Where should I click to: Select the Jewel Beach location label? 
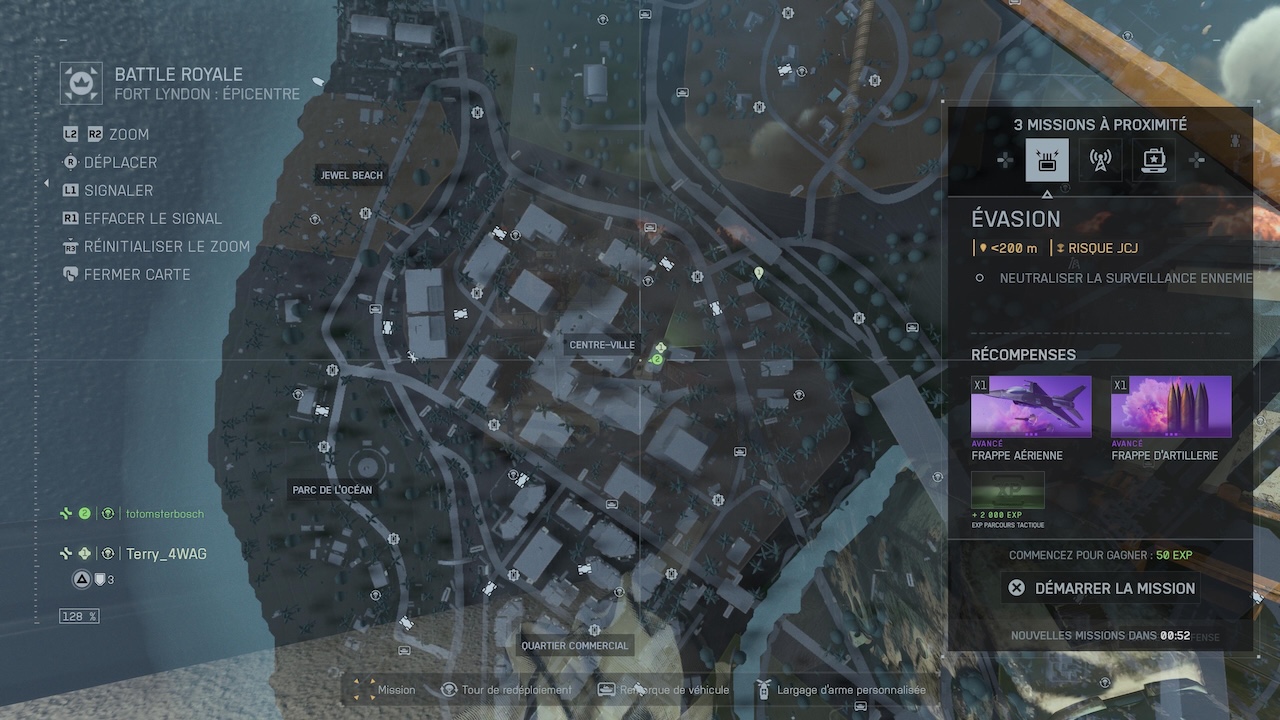[352, 175]
